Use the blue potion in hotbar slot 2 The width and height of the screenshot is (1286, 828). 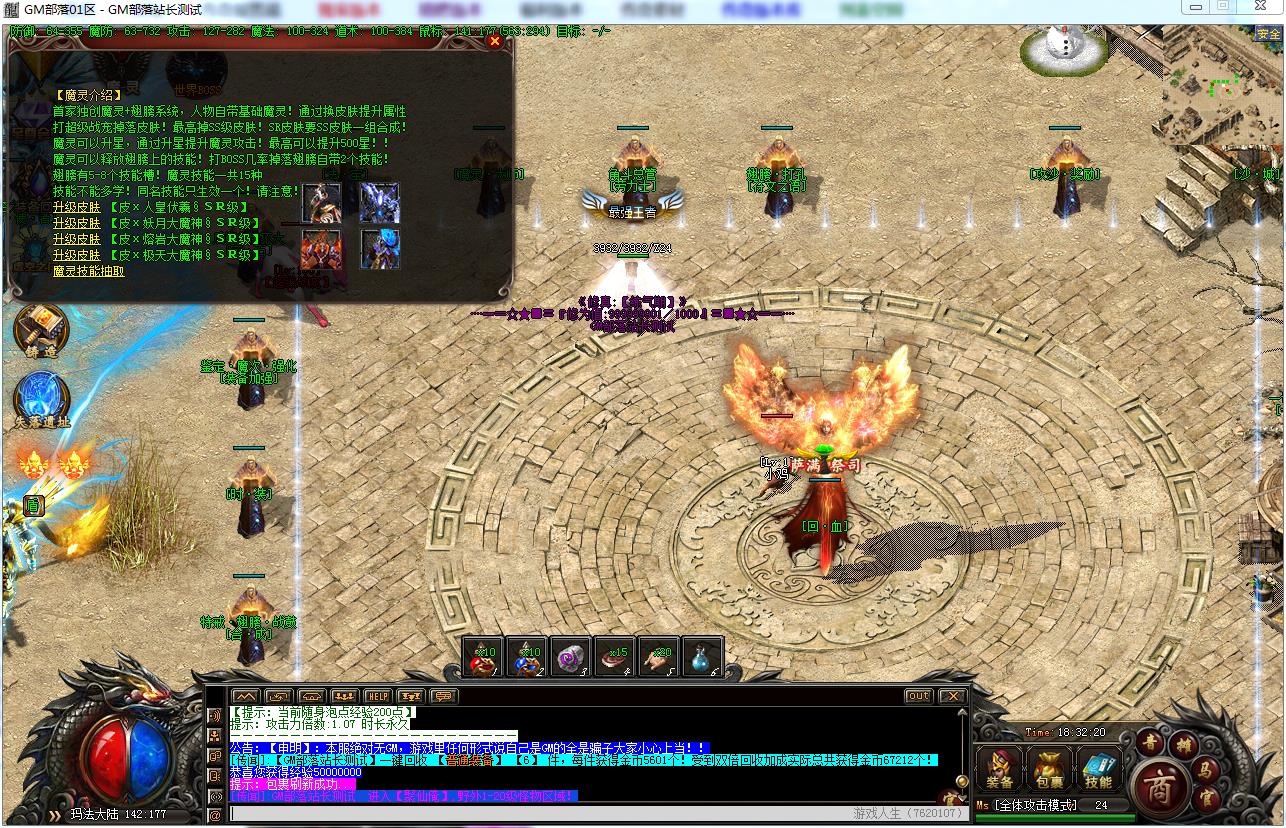coord(527,656)
